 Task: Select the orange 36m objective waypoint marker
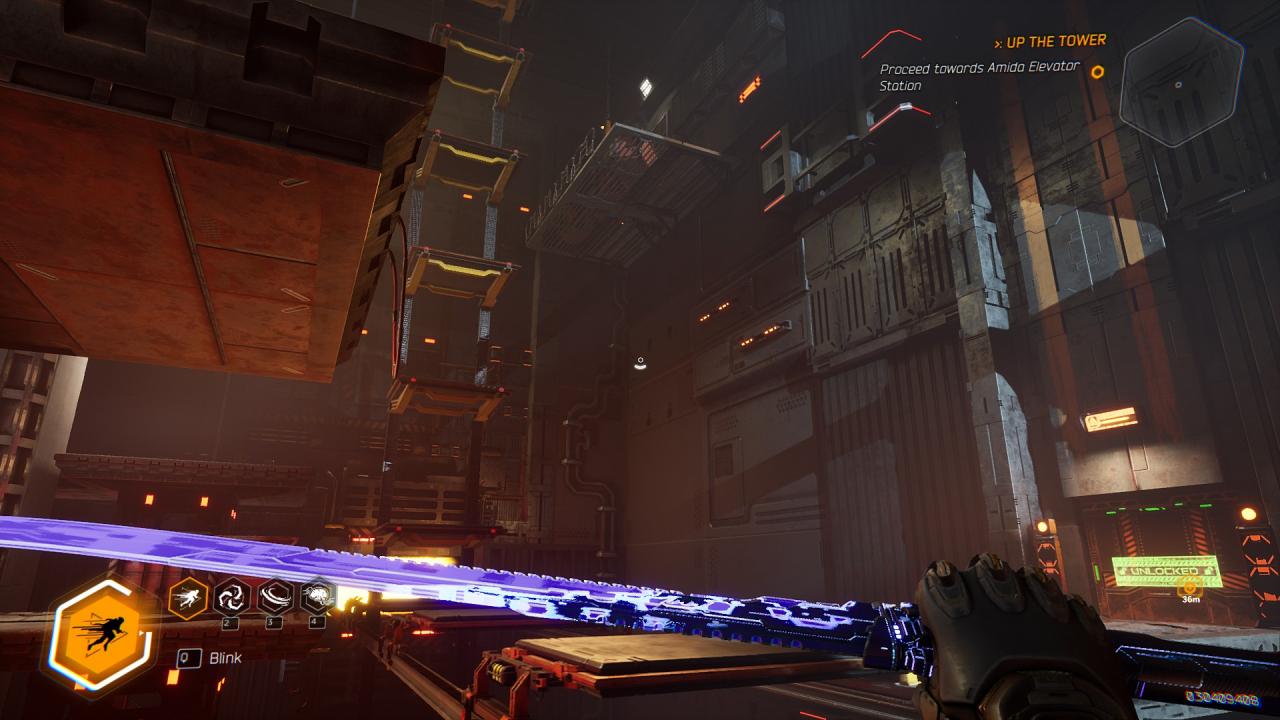[x=1190, y=585]
